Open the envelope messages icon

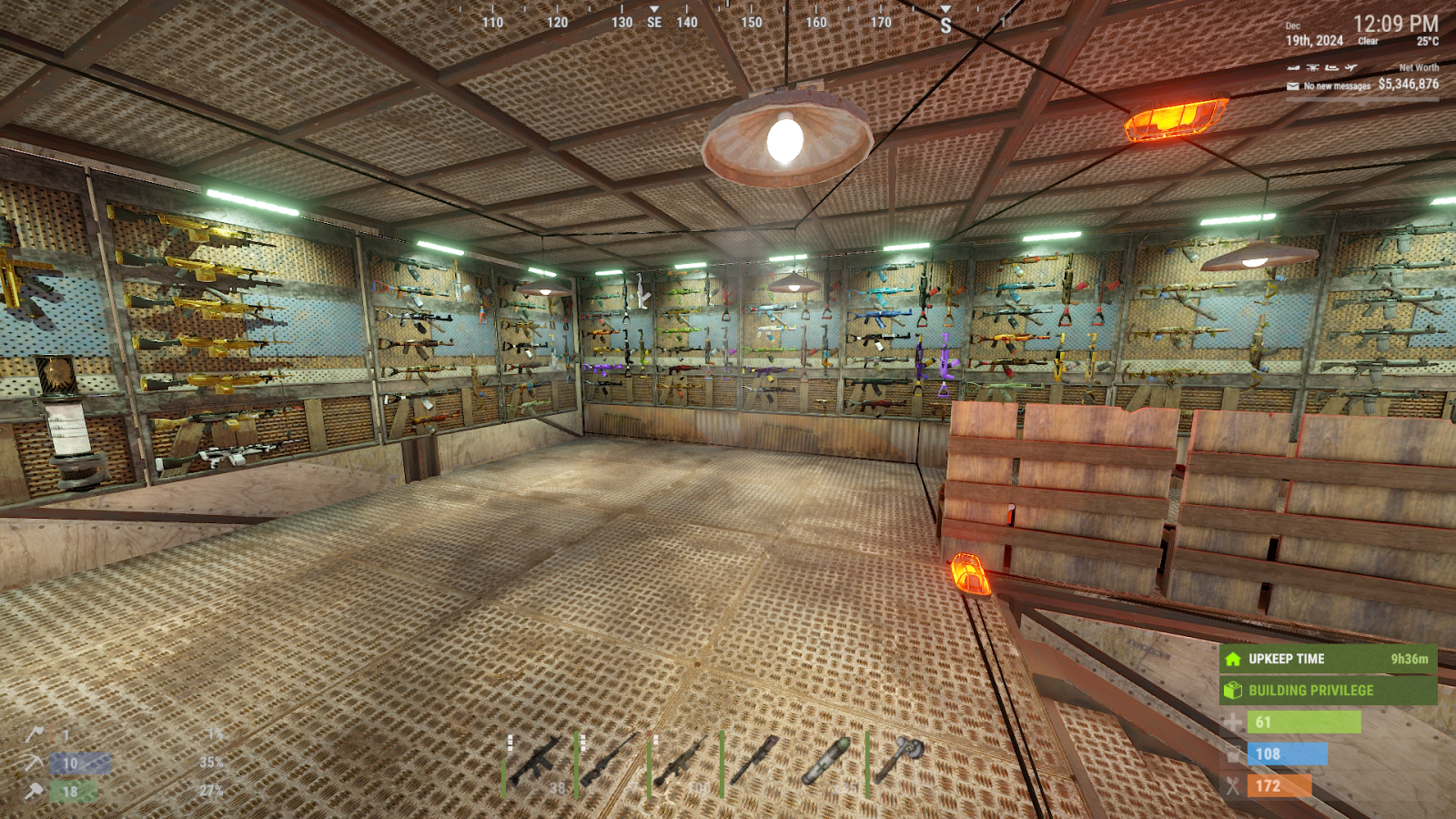pos(1292,86)
